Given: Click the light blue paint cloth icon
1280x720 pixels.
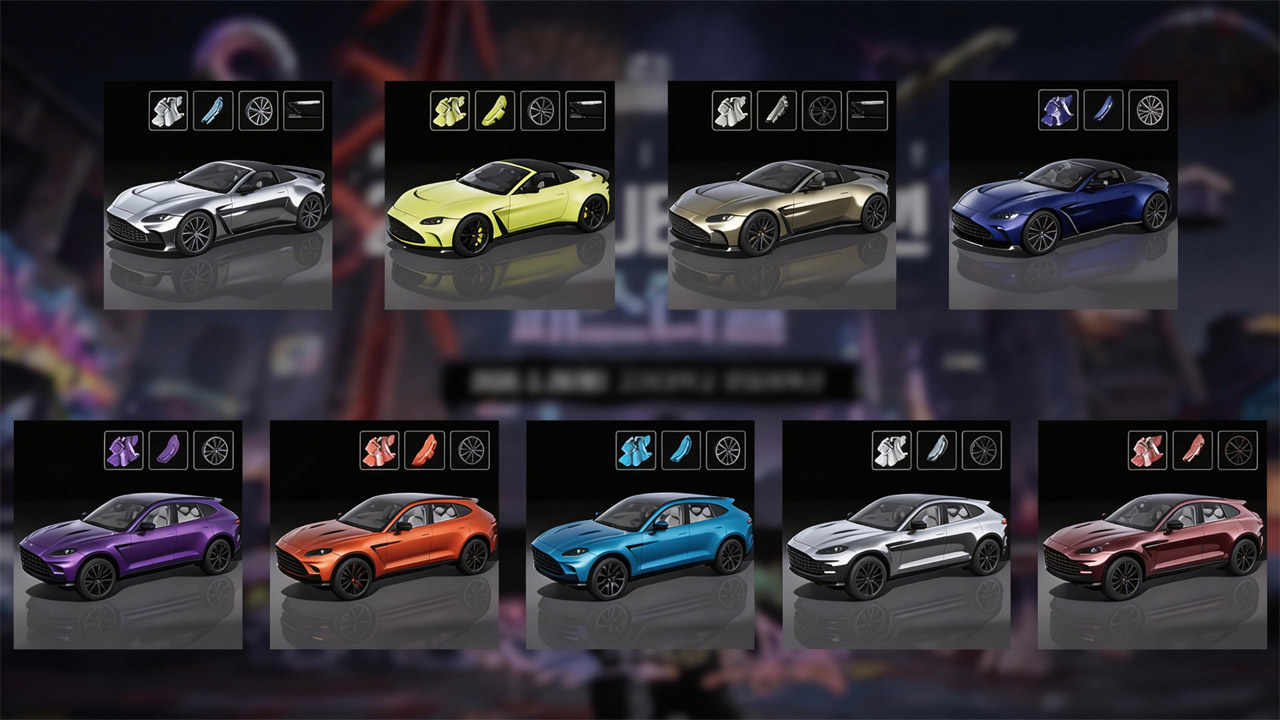Looking at the screenshot, I should (636, 450).
